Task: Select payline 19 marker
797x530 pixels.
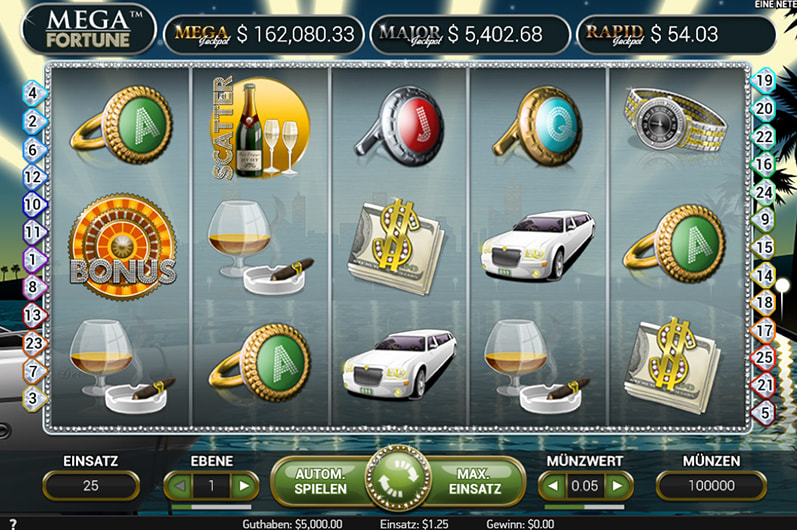Action: point(765,81)
